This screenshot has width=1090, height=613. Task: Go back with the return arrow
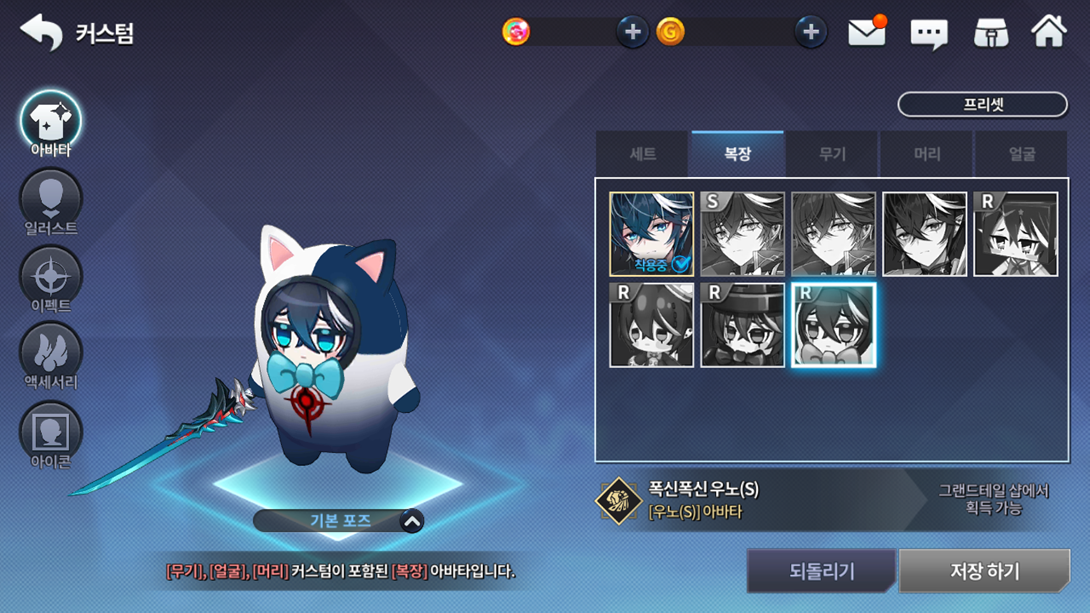click(x=41, y=32)
